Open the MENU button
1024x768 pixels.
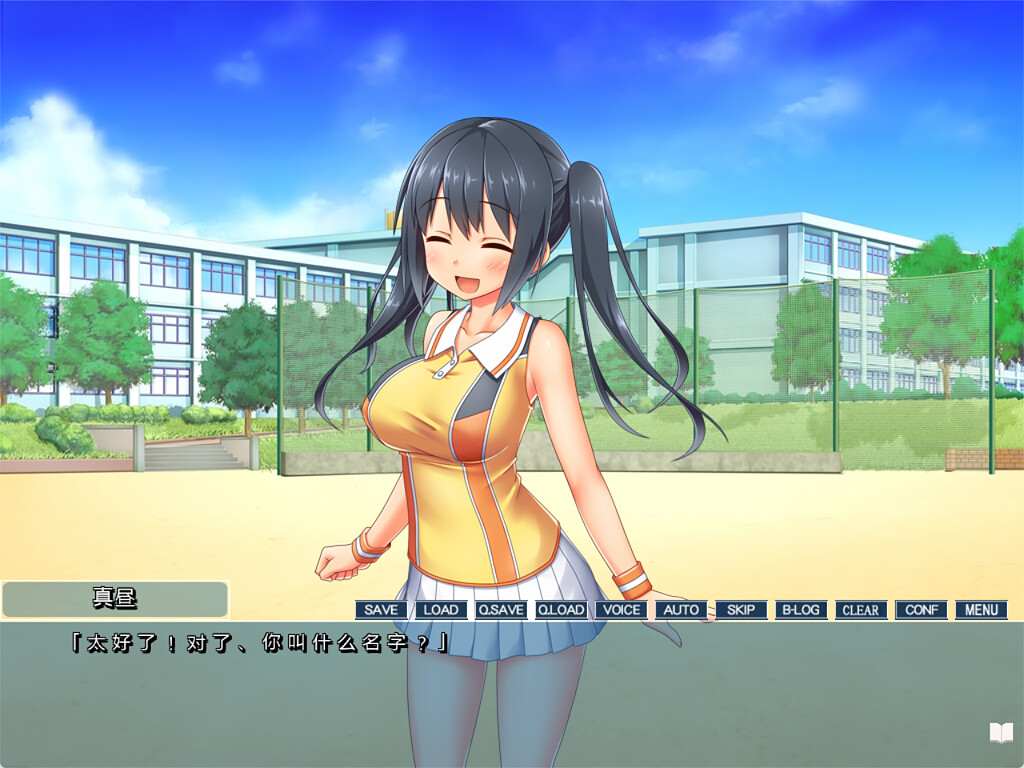pos(981,610)
